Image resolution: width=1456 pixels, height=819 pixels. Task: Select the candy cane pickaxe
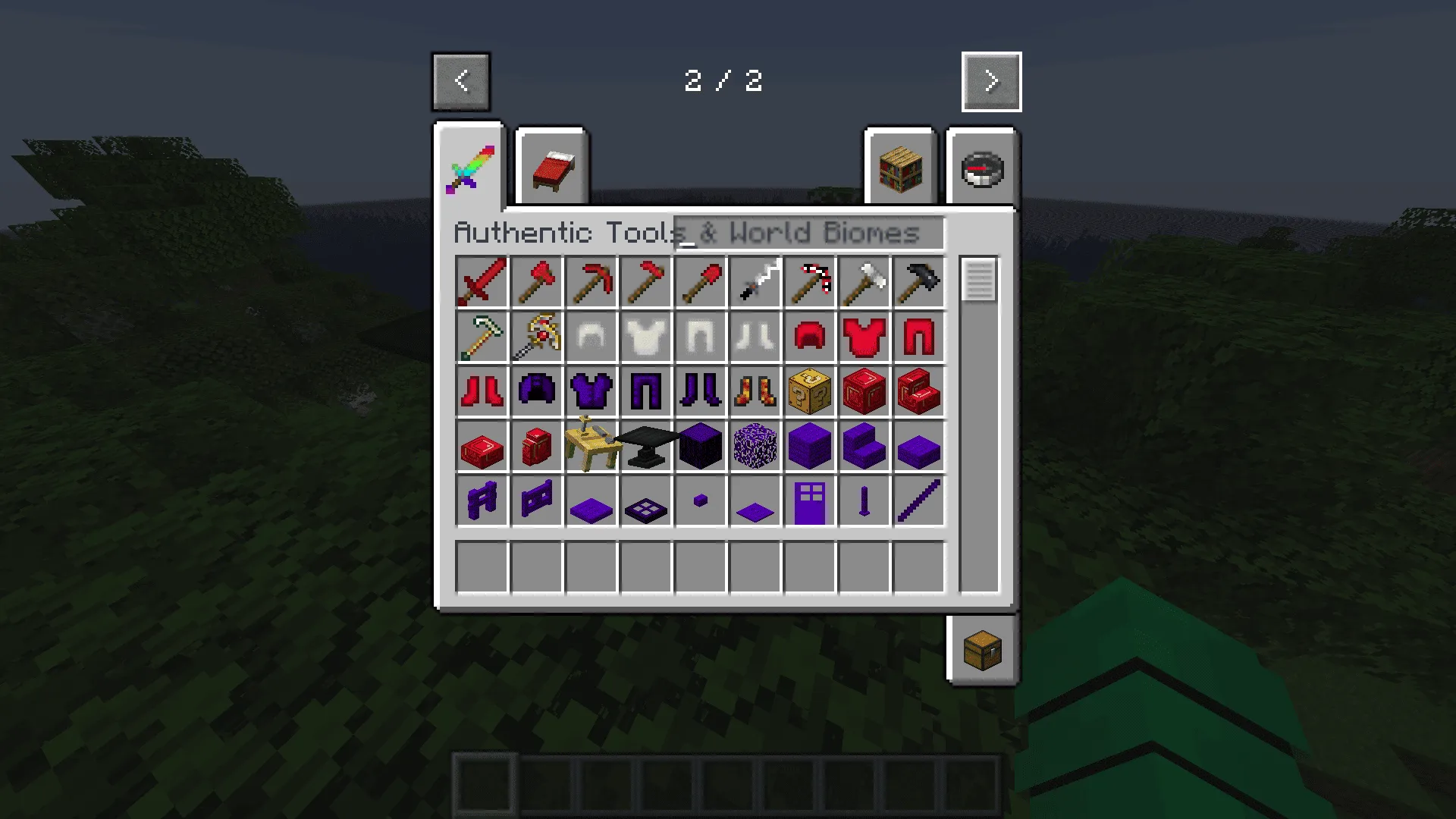pos(809,282)
